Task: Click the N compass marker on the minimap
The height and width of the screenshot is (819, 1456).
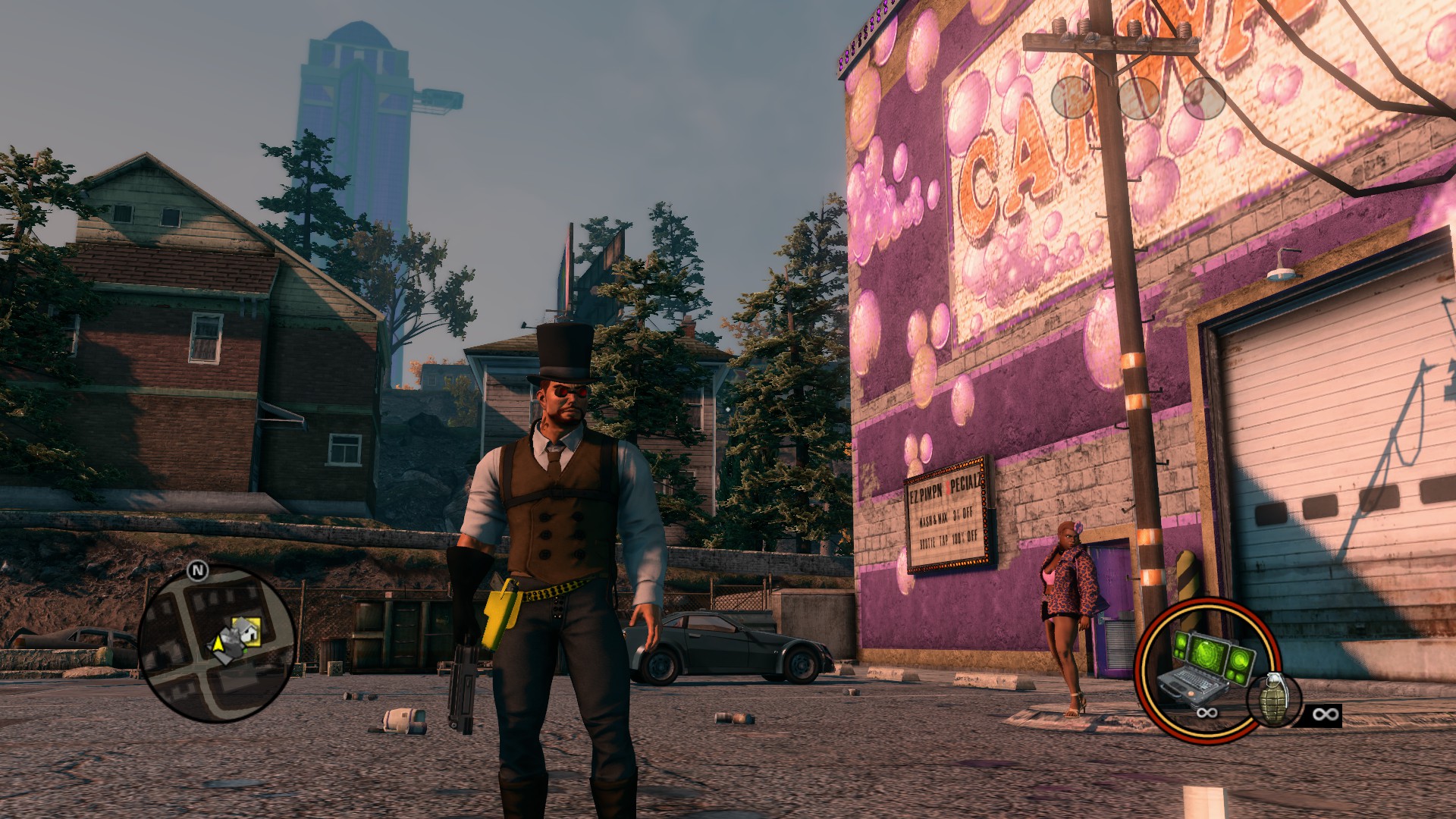Action: click(x=198, y=571)
